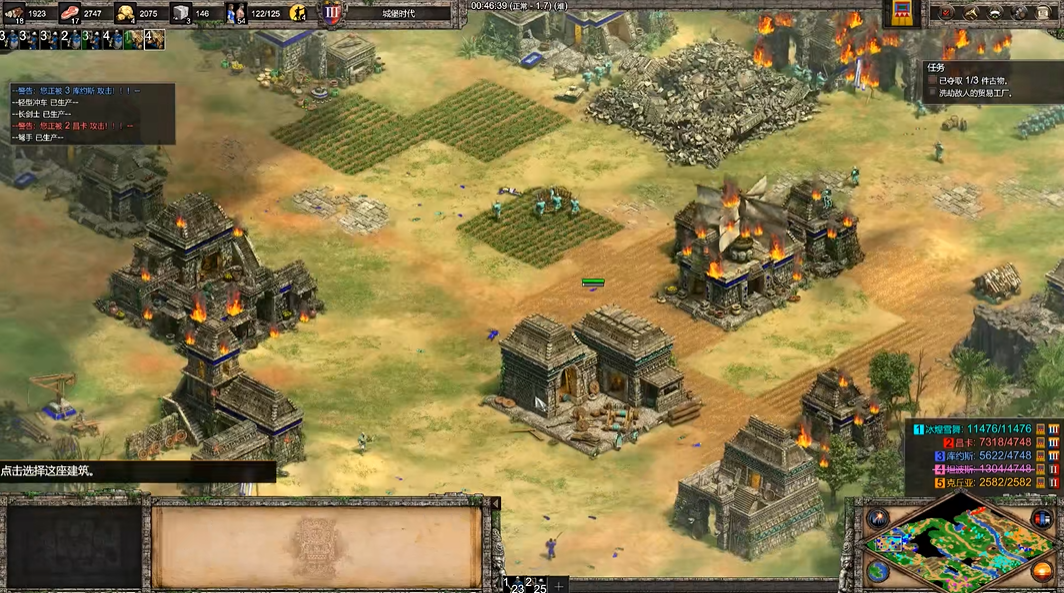The width and height of the screenshot is (1064, 593).
Task: Click the sunset button beside the minimap
Action: point(1043,573)
